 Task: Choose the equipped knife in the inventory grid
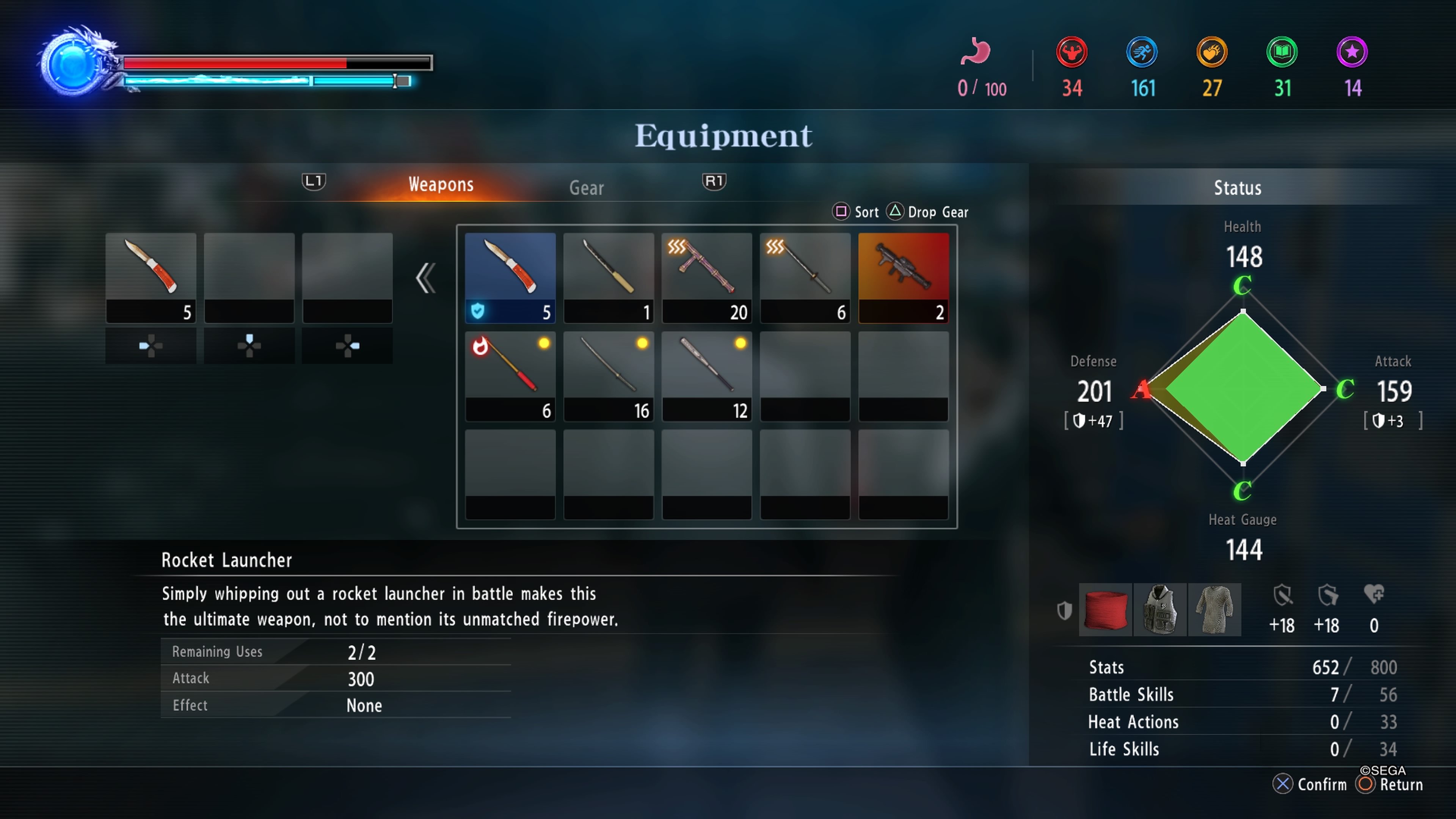[x=510, y=277]
